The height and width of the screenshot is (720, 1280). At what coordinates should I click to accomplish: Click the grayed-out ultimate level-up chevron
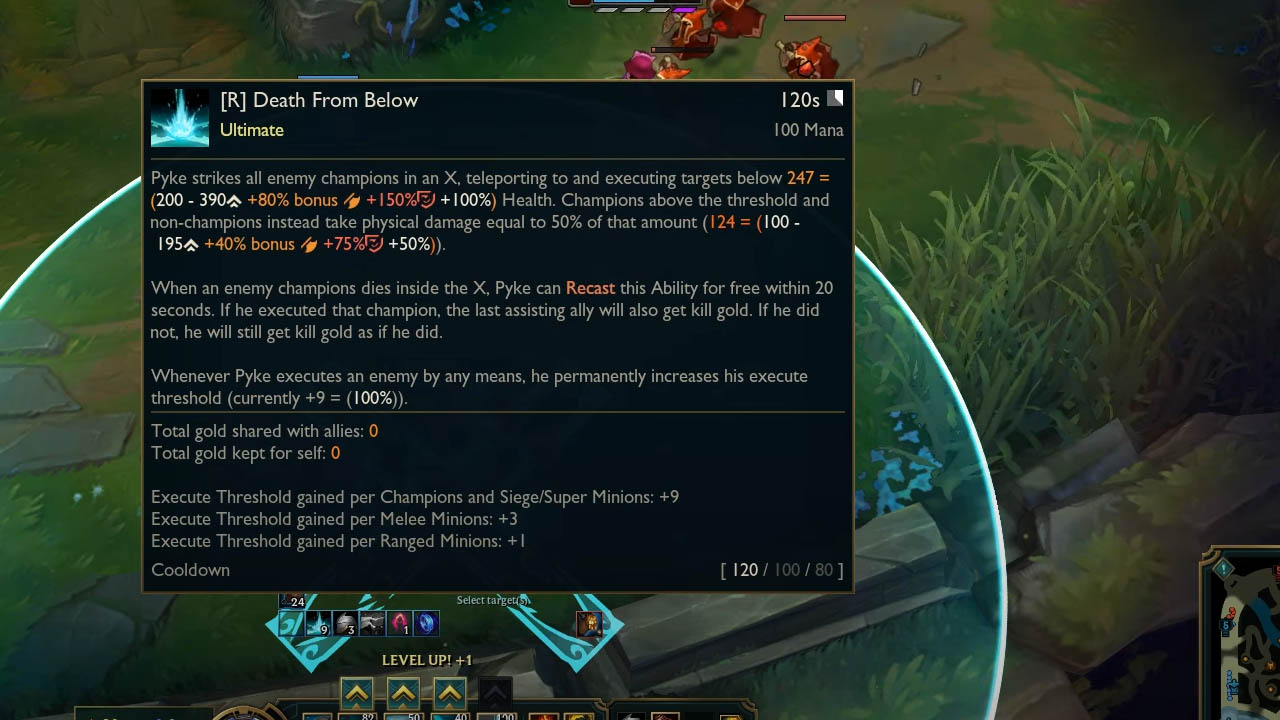494,692
